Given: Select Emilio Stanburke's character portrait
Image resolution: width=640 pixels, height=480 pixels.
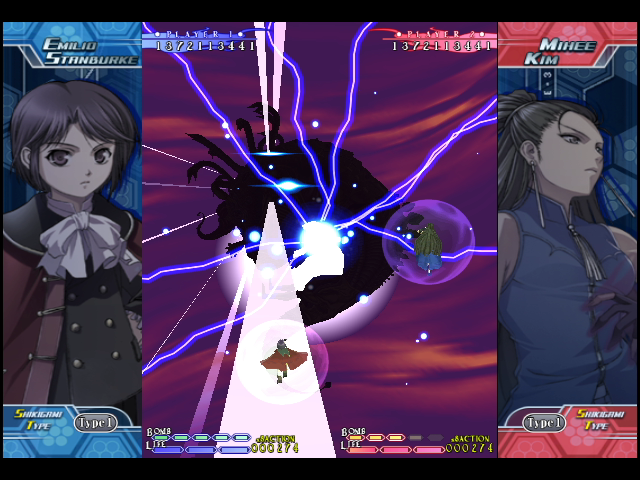Looking at the screenshot, I should pos(70,230).
